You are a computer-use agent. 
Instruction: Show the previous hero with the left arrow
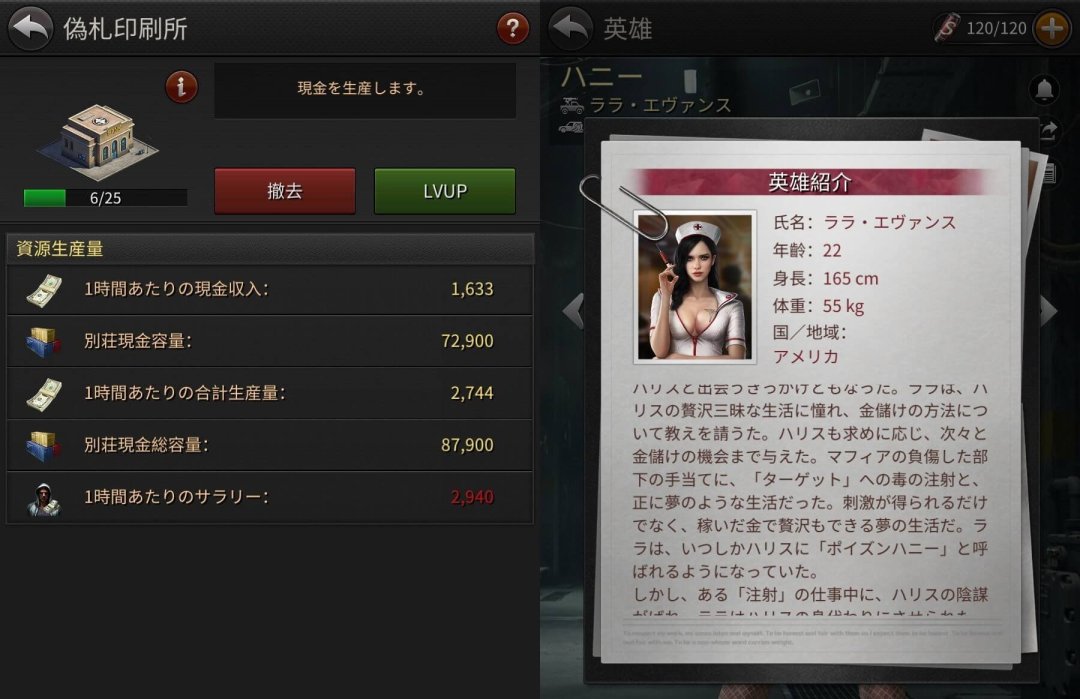[x=573, y=311]
